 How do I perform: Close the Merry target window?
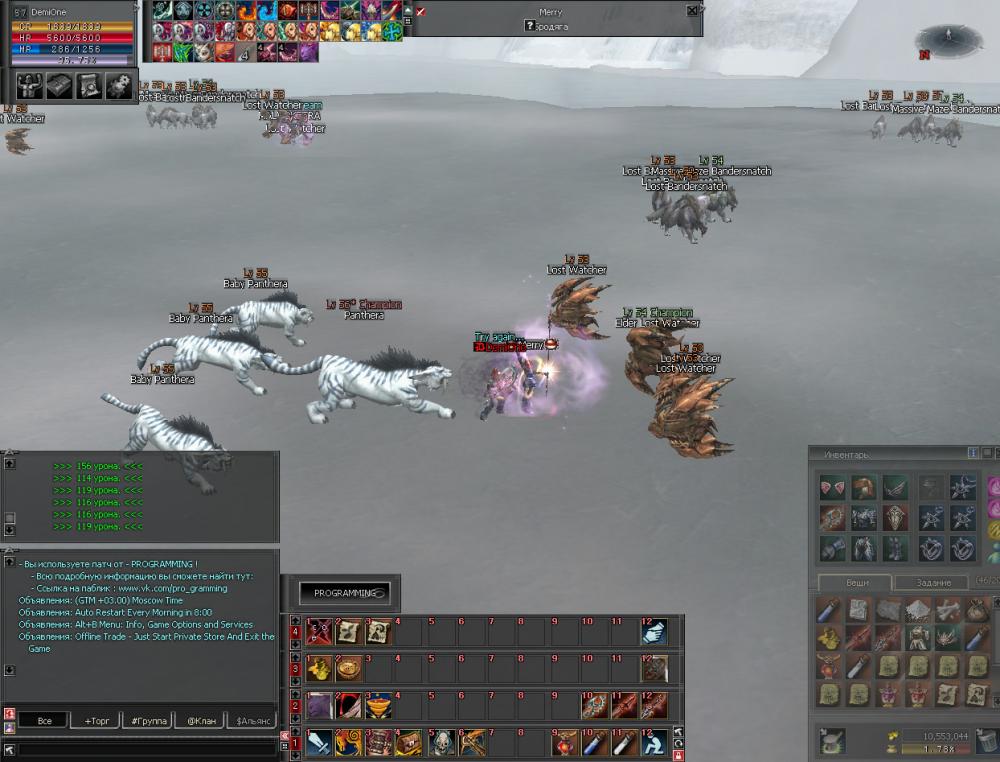692,10
